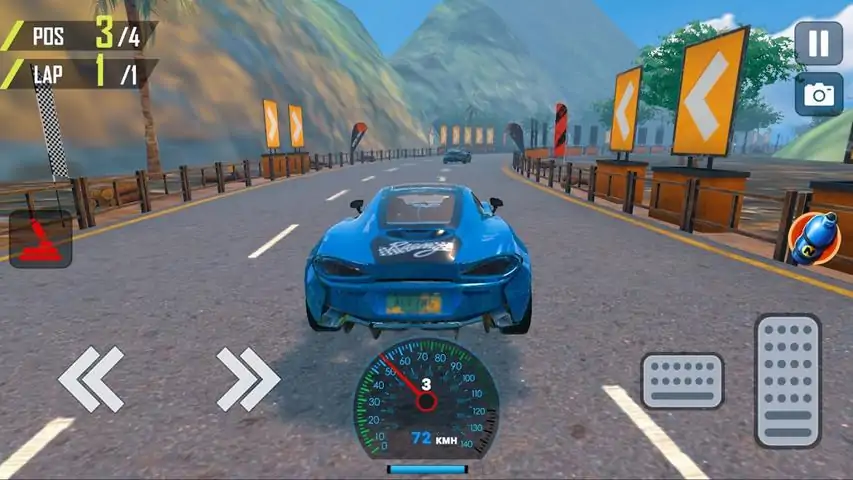Toggle the red gear shifter icon
This screenshot has width=853, height=480.
point(40,239)
